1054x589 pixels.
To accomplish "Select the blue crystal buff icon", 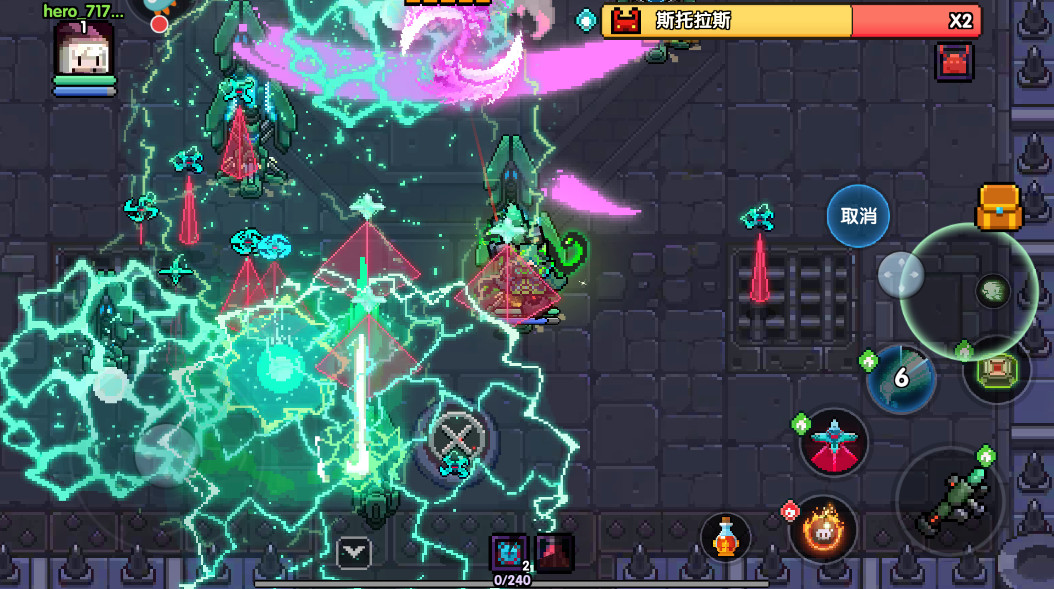I will (508, 552).
